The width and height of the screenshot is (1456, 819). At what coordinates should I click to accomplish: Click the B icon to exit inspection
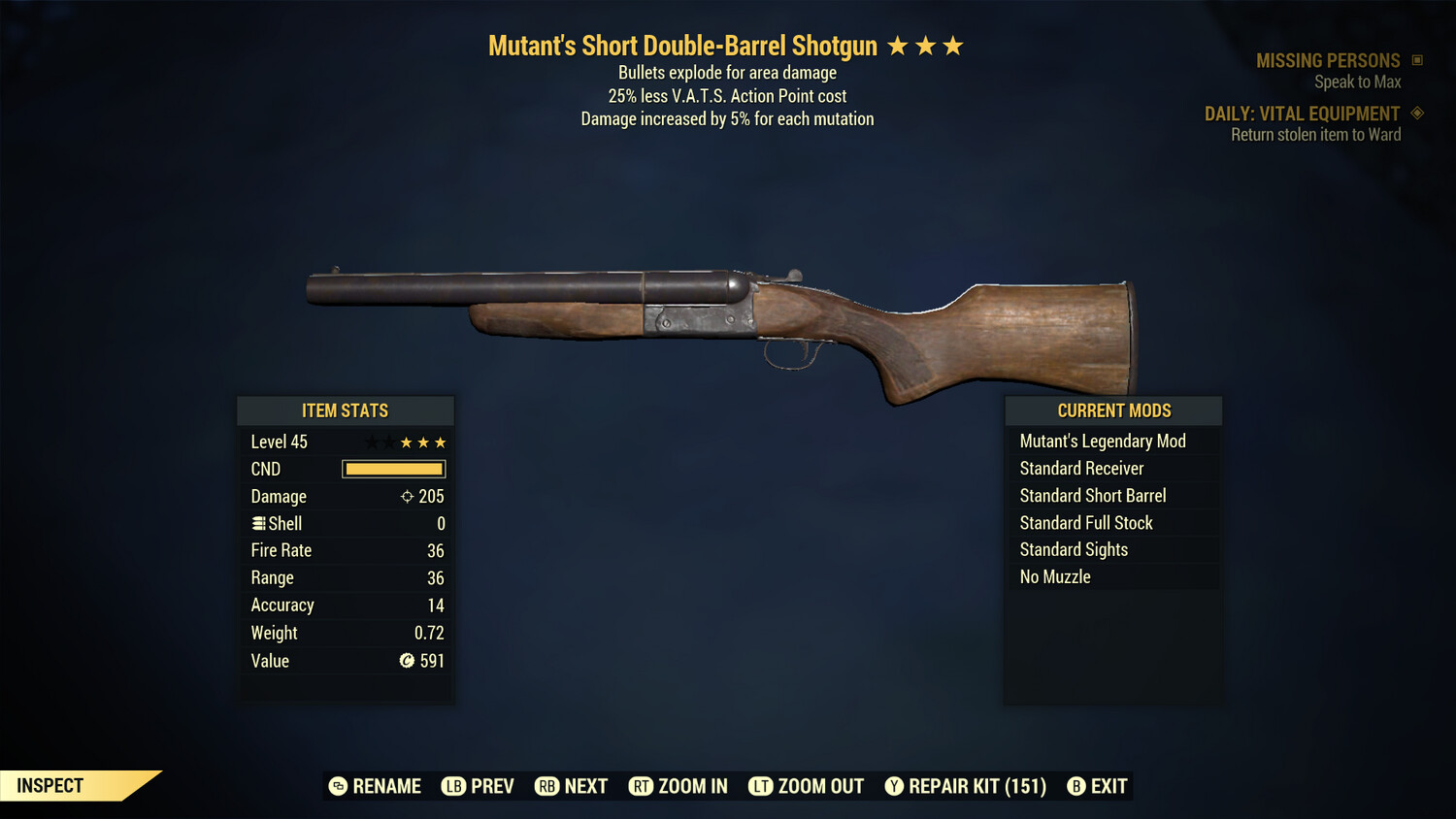click(x=1075, y=786)
